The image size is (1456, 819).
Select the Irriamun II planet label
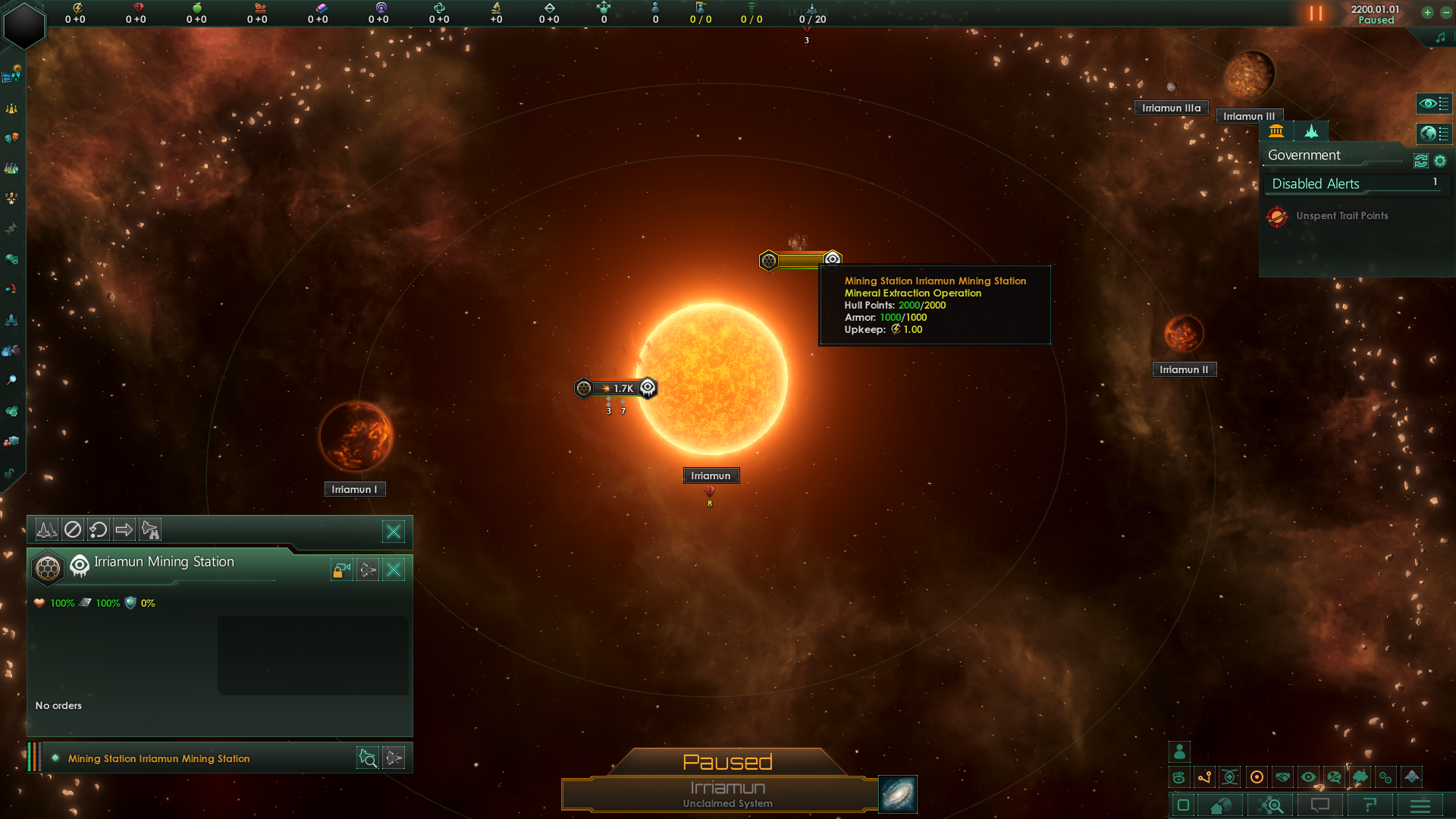1185,369
